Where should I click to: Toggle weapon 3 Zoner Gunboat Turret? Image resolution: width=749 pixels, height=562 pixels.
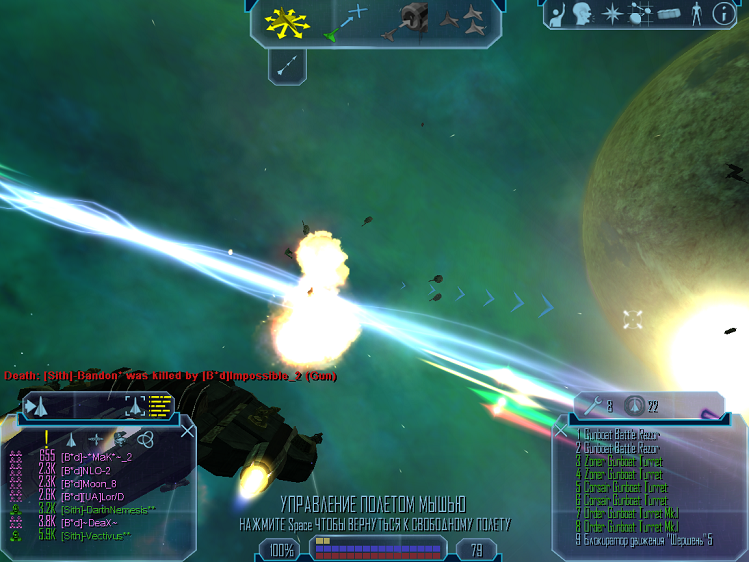[621, 462]
